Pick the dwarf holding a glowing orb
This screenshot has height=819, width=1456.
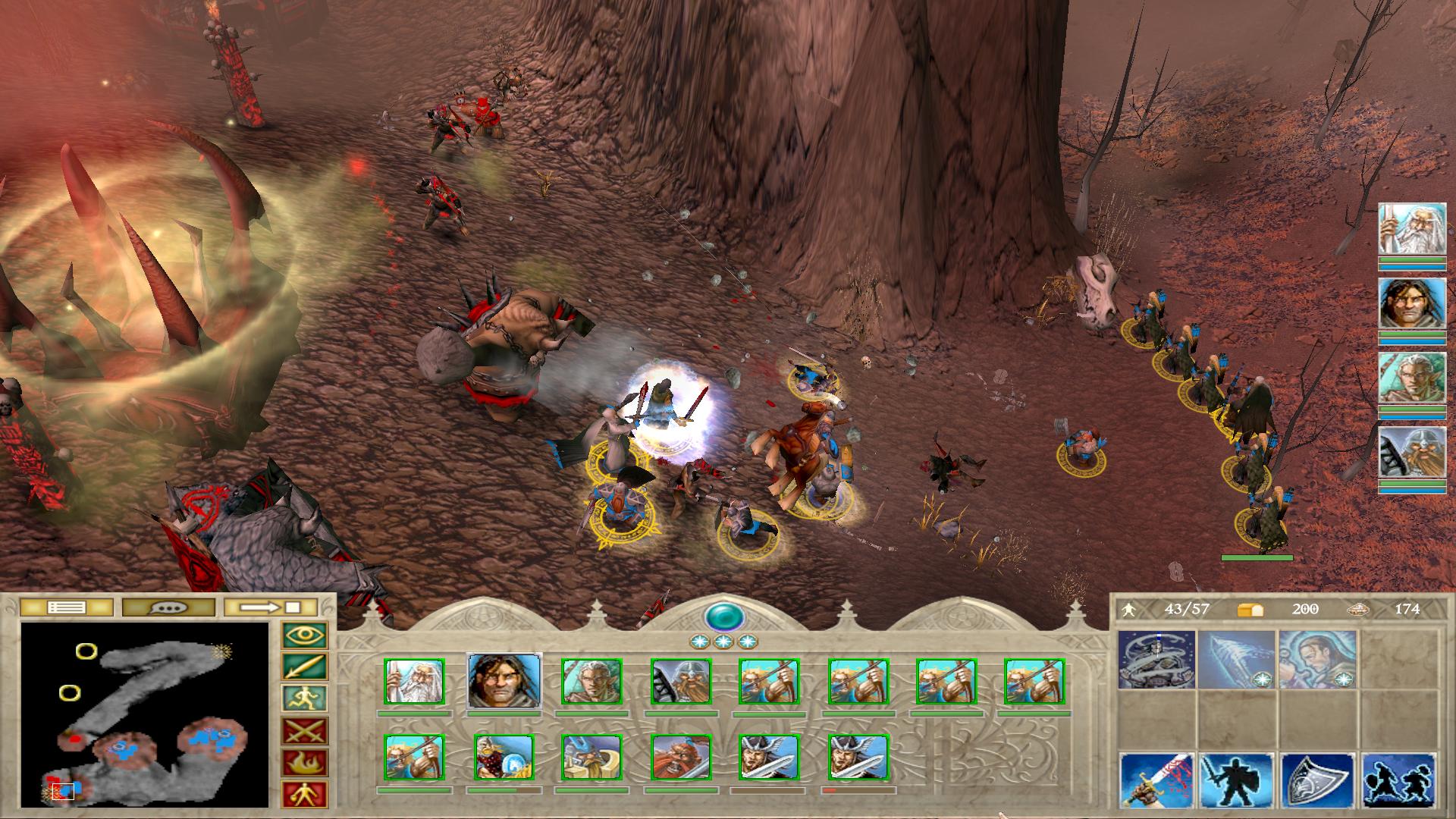pyautogui.click(x=504, y=757)
